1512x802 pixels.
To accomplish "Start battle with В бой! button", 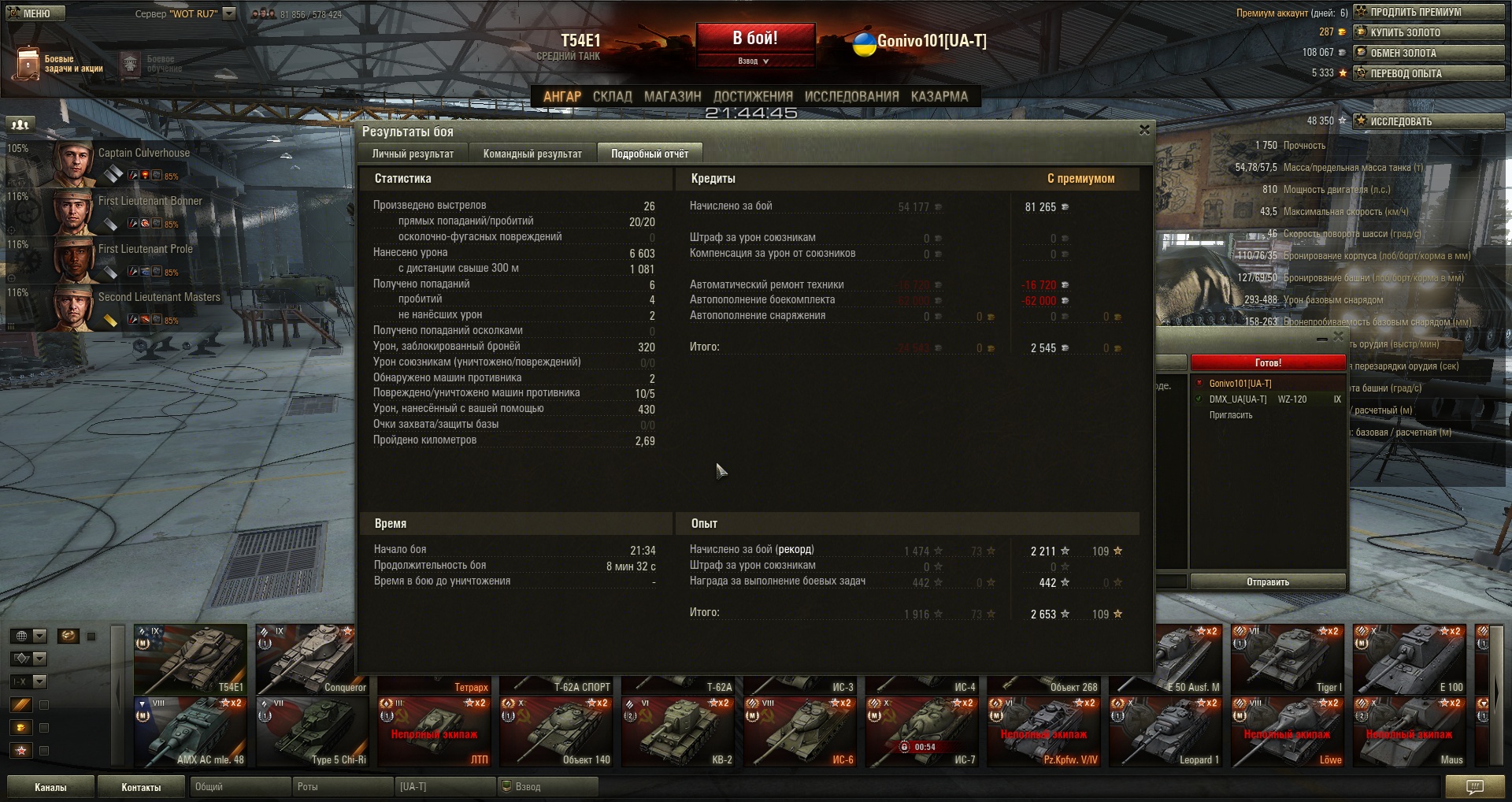I will tap(754, 39).
